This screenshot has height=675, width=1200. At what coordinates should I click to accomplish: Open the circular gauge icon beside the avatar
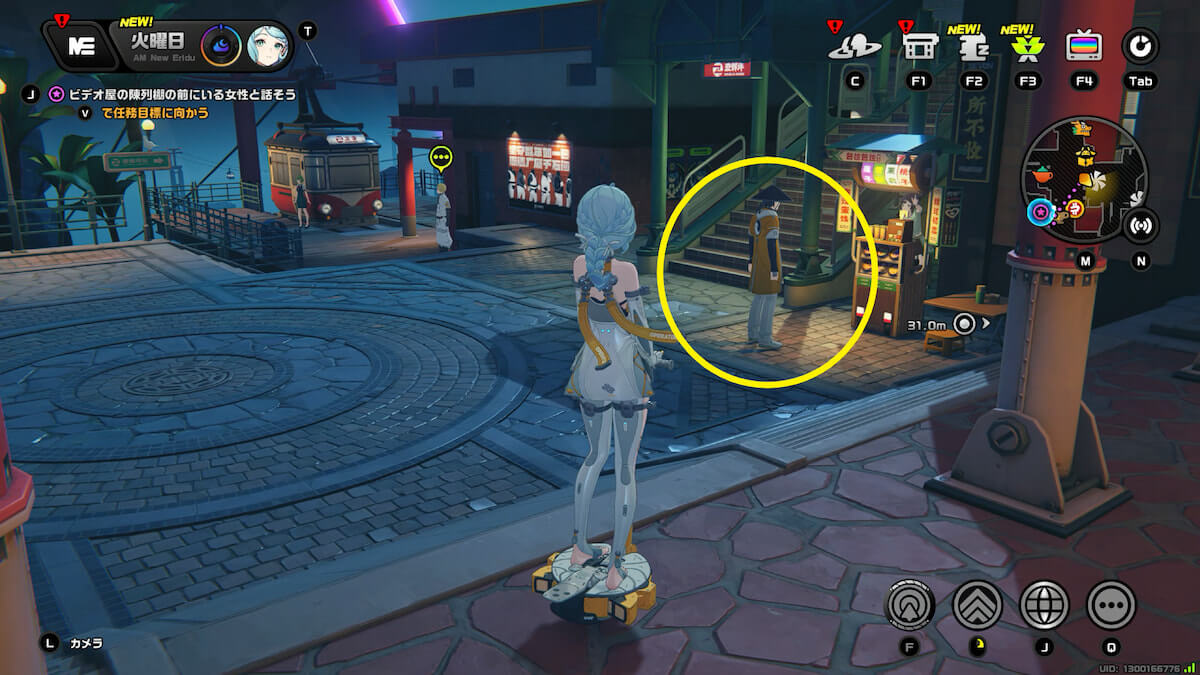point(220,45)
